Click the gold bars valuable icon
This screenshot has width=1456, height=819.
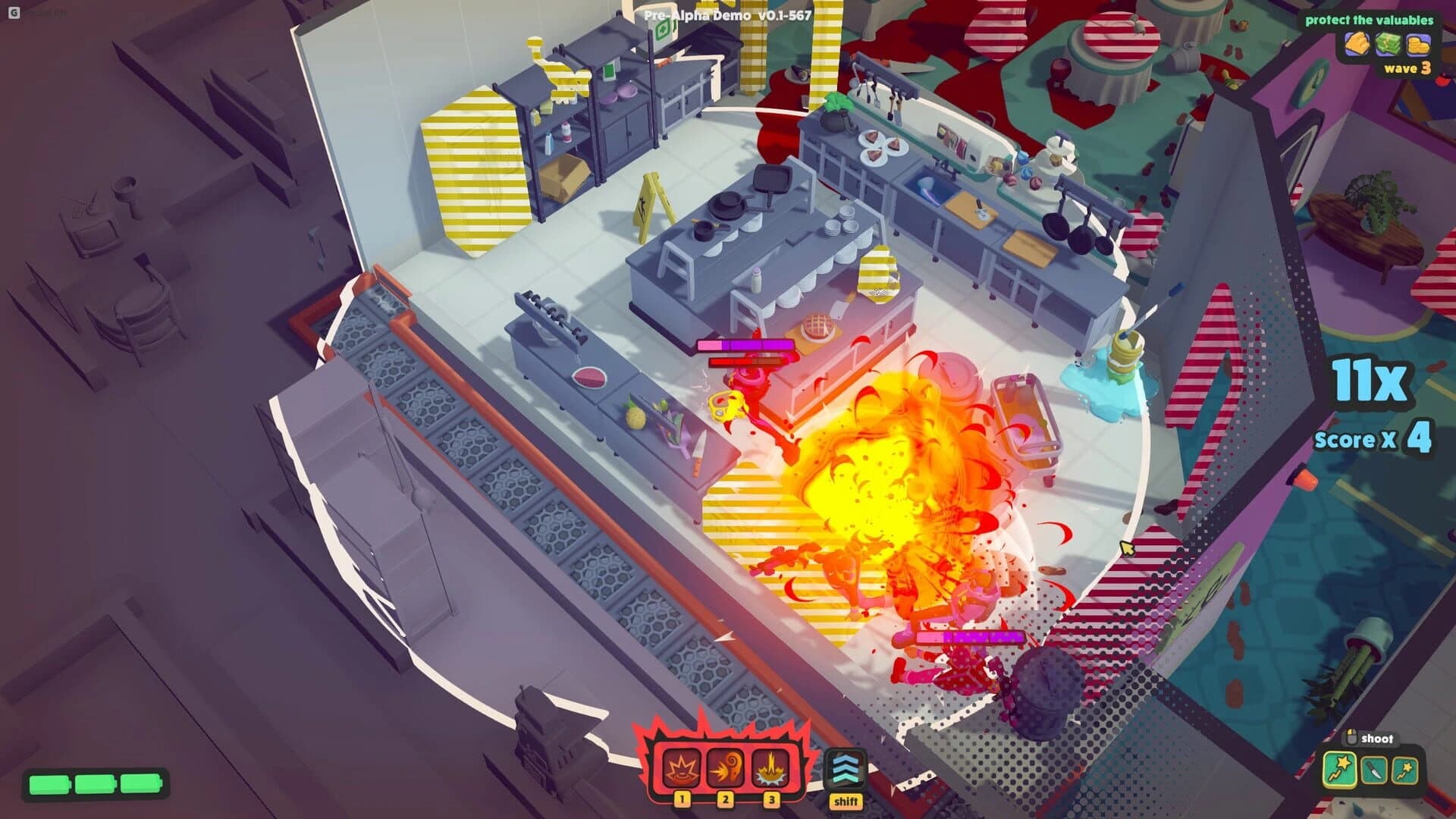pos(1357,44)
